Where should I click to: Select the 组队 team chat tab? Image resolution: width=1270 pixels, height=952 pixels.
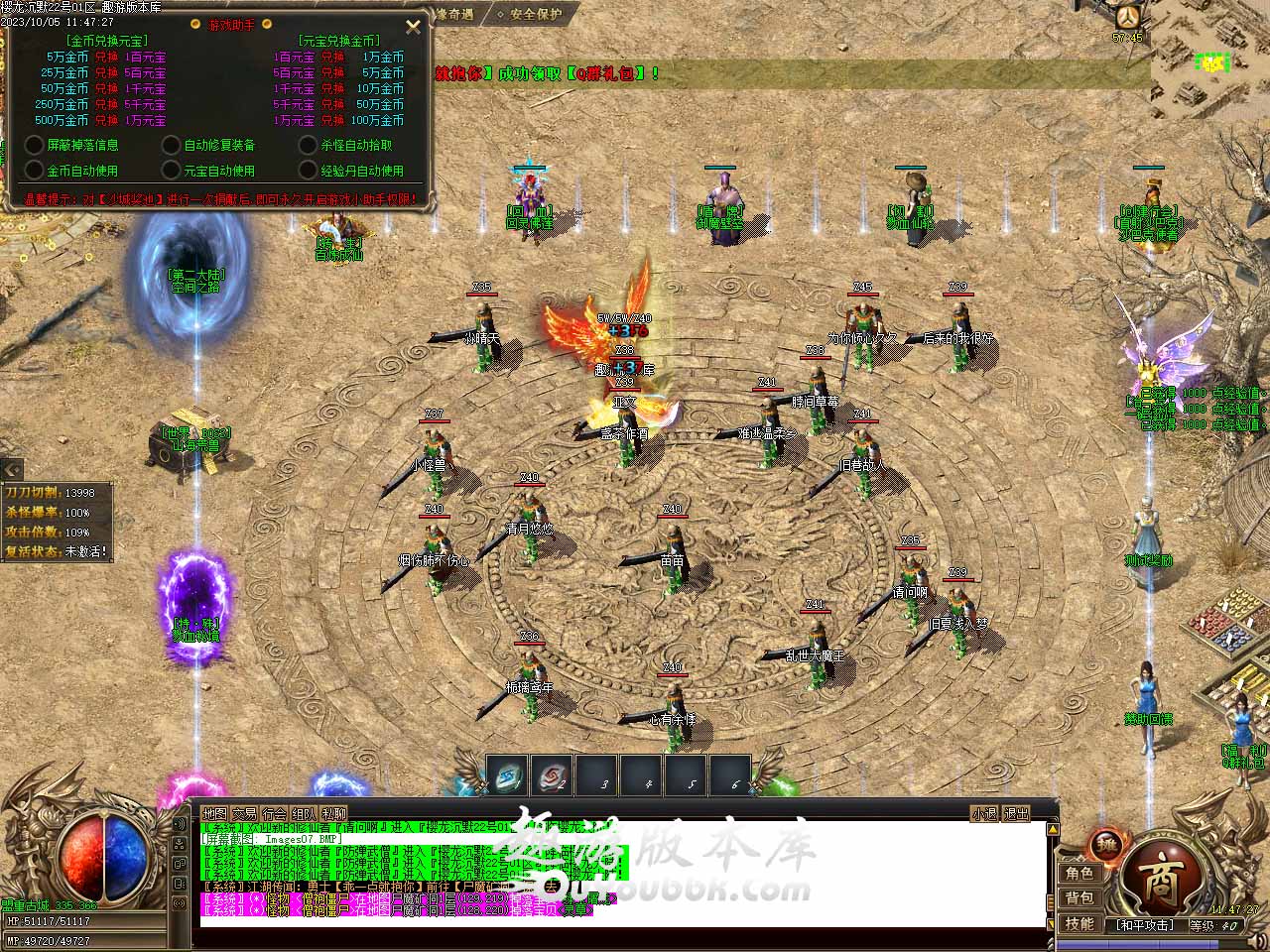(x=305, y=814)
